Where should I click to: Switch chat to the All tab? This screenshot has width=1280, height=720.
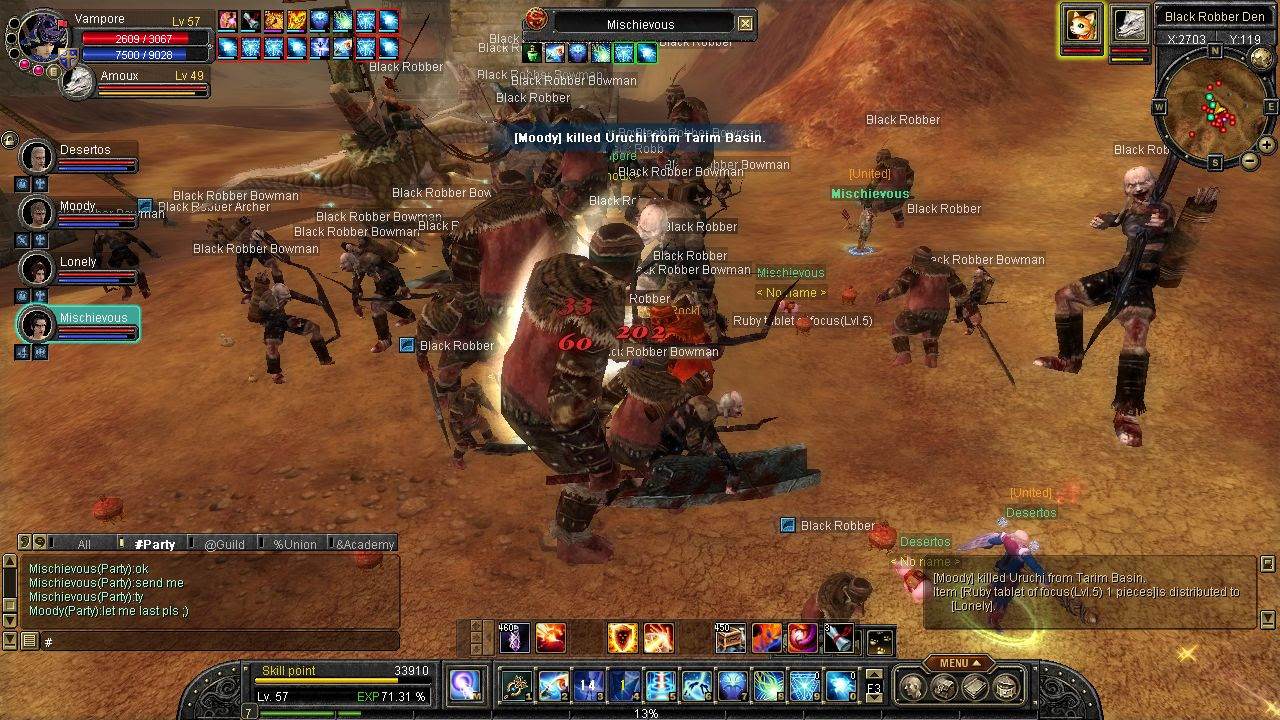84,544
